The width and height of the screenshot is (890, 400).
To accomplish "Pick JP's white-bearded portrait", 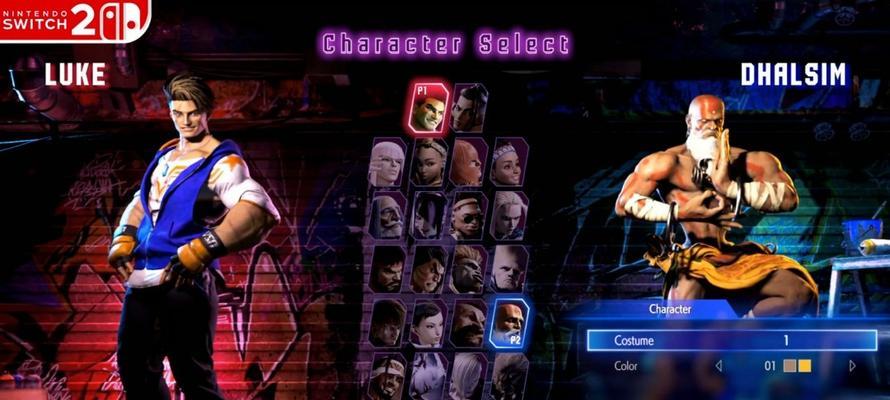I will click(387, 214).
